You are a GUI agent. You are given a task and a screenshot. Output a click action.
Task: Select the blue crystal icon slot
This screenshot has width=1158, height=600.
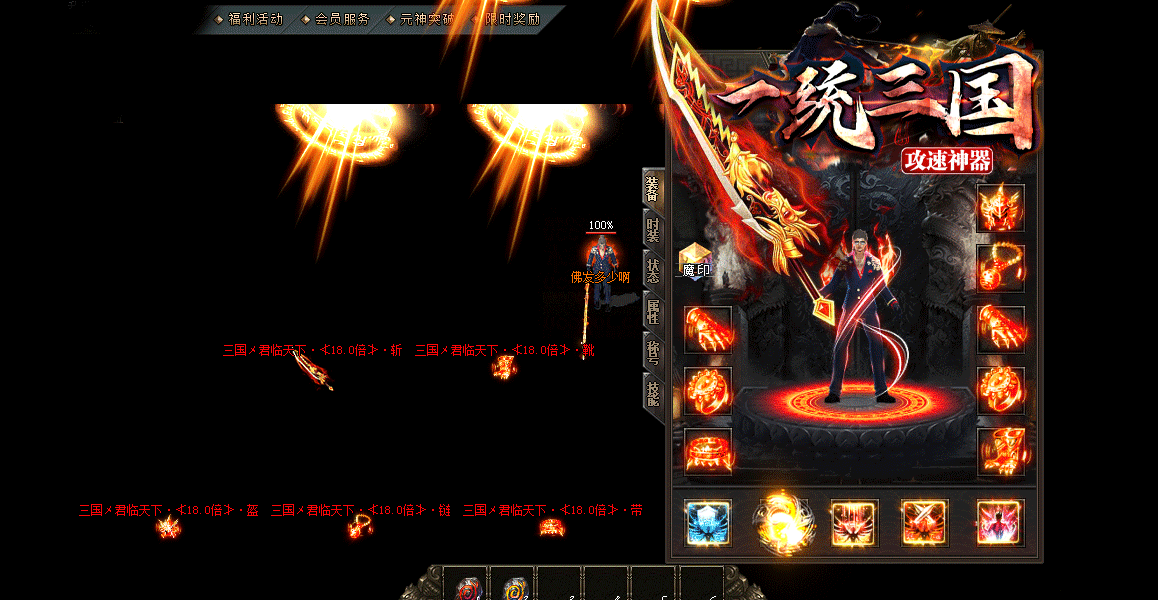(x=708, y=523)
